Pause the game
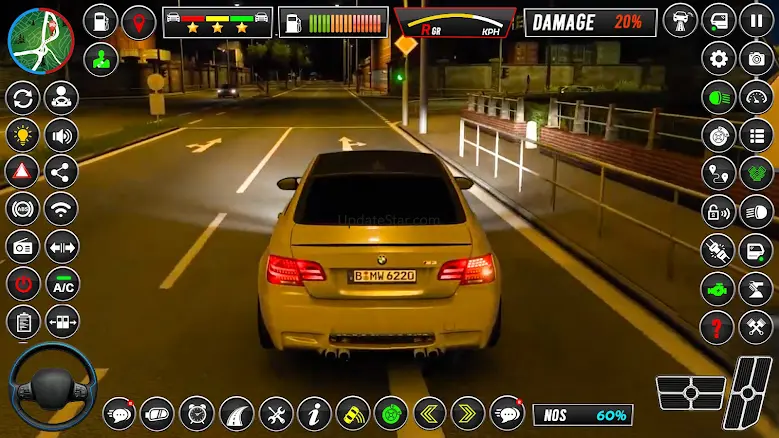This screenshot has height=438, width=779. point(756,20)
